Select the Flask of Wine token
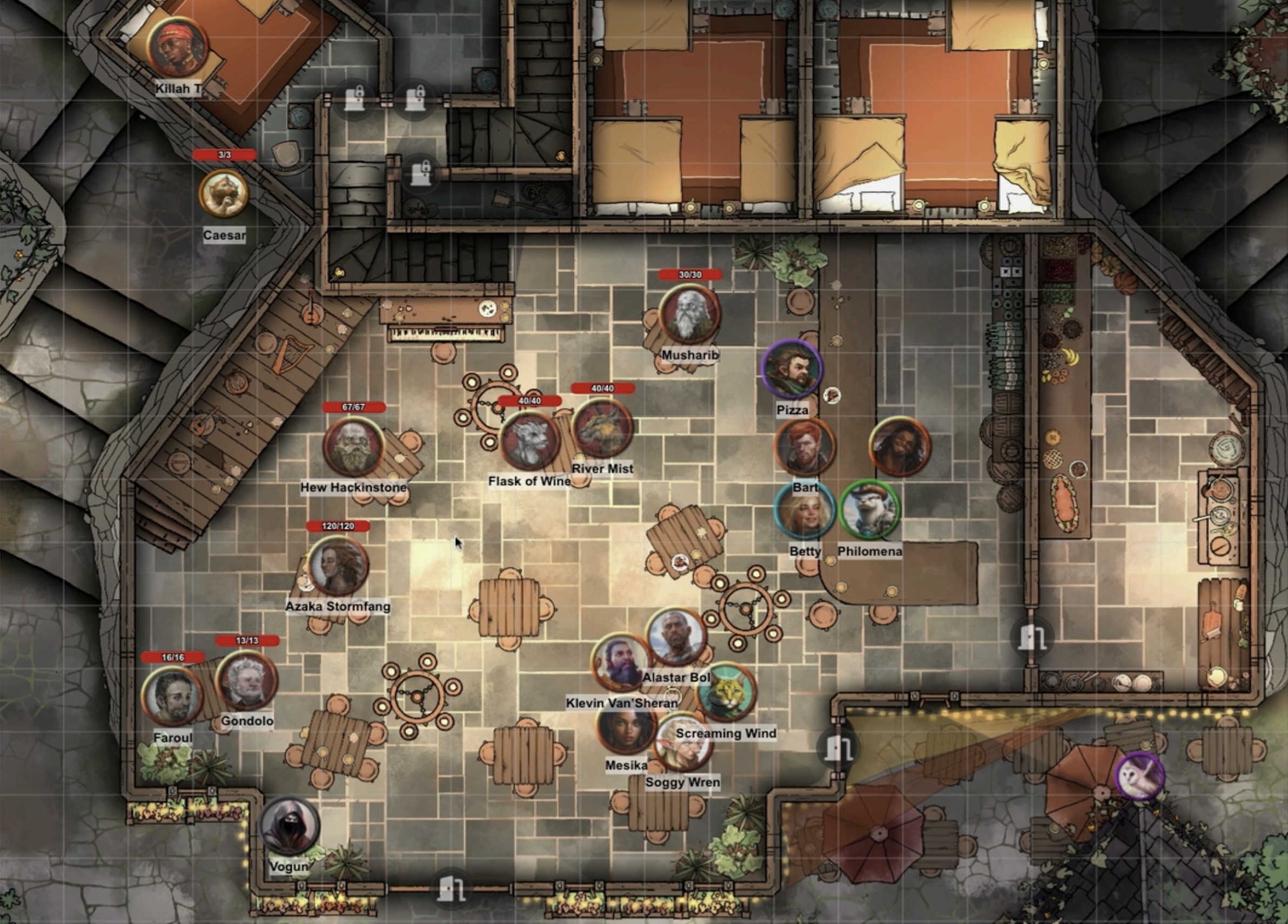 click(529, 441)
